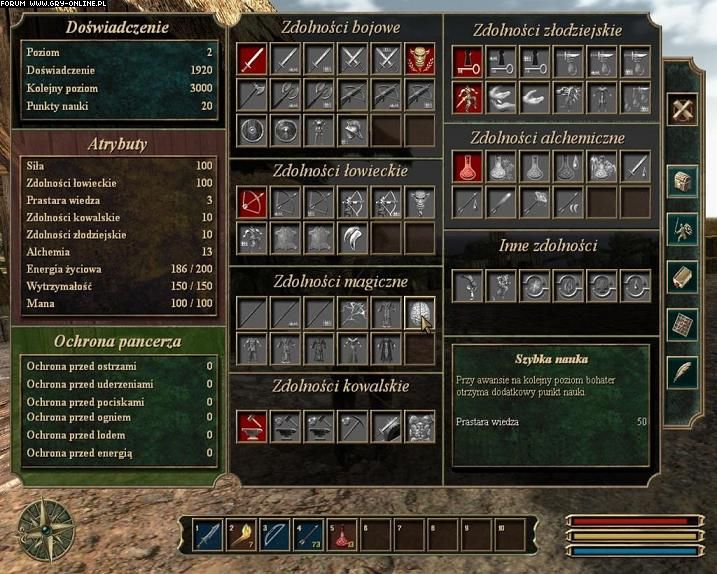This screenshot has width=717, height=574.
Task: Open the feather quill journal tab
Action: 684,372
